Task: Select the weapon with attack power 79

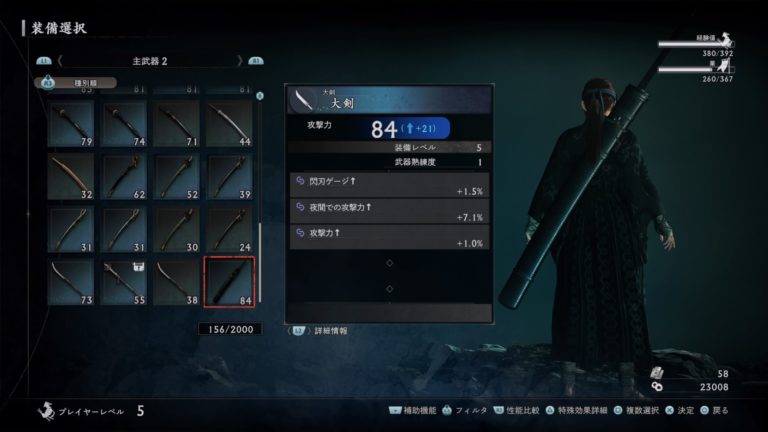Action: (x=71, y=124)
